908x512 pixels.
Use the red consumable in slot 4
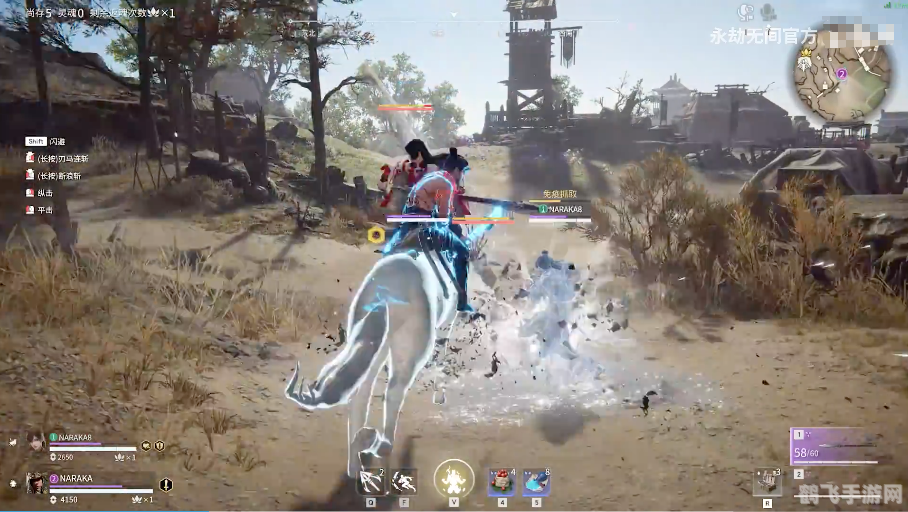pos(502,482)
